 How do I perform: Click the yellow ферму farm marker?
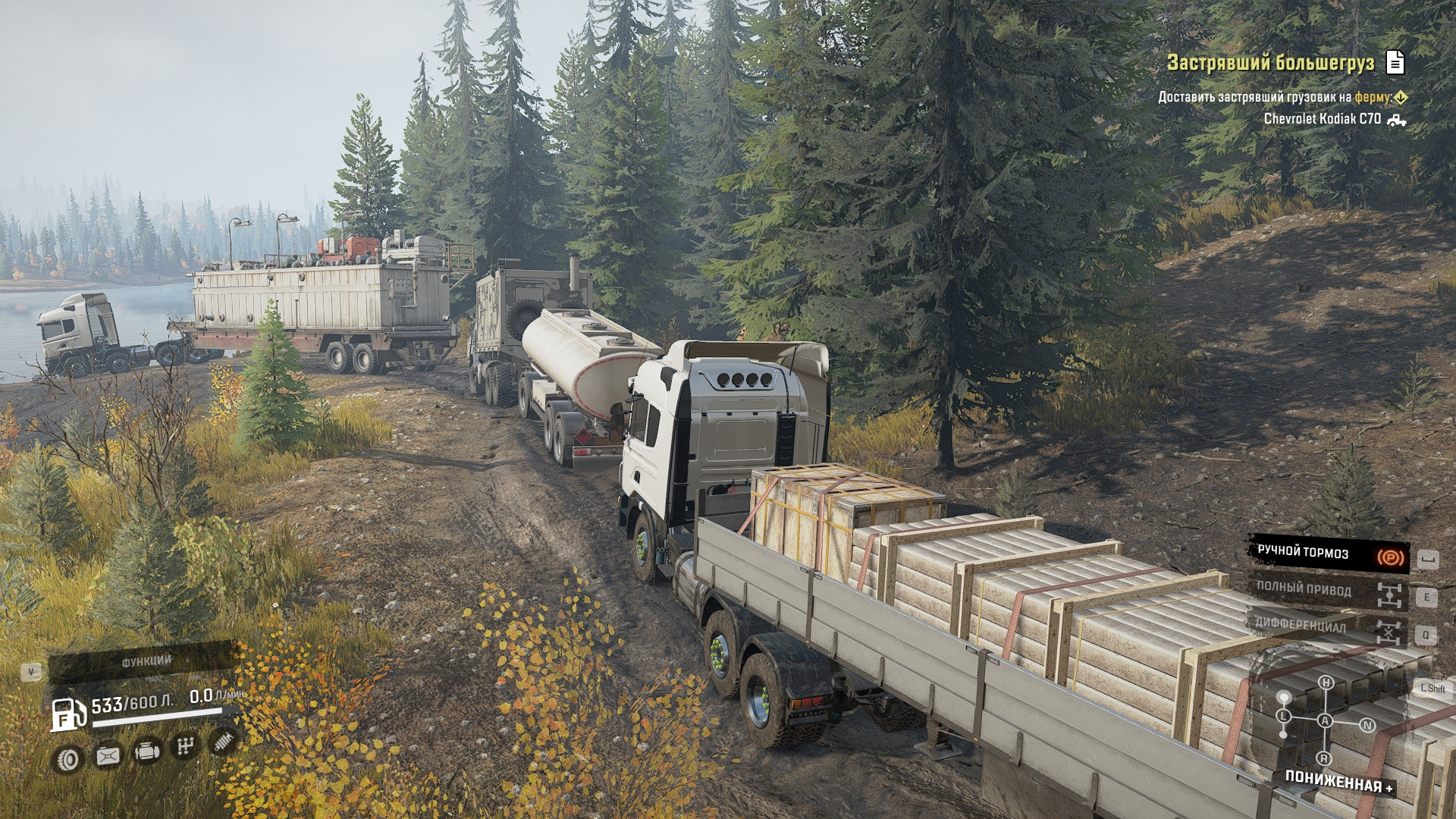tap(1401, 97)
